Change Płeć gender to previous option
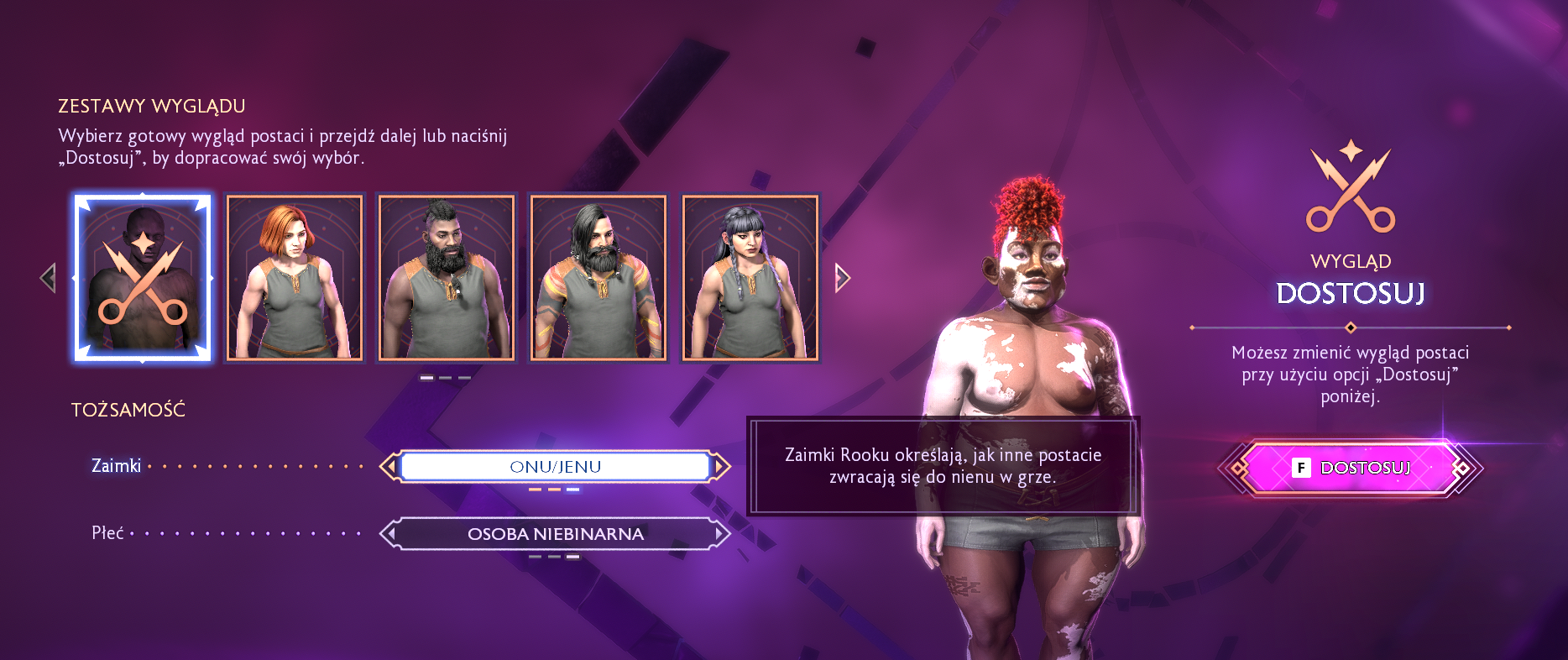The height and width of the screenshot is (660, 1568). coord(389,534)
